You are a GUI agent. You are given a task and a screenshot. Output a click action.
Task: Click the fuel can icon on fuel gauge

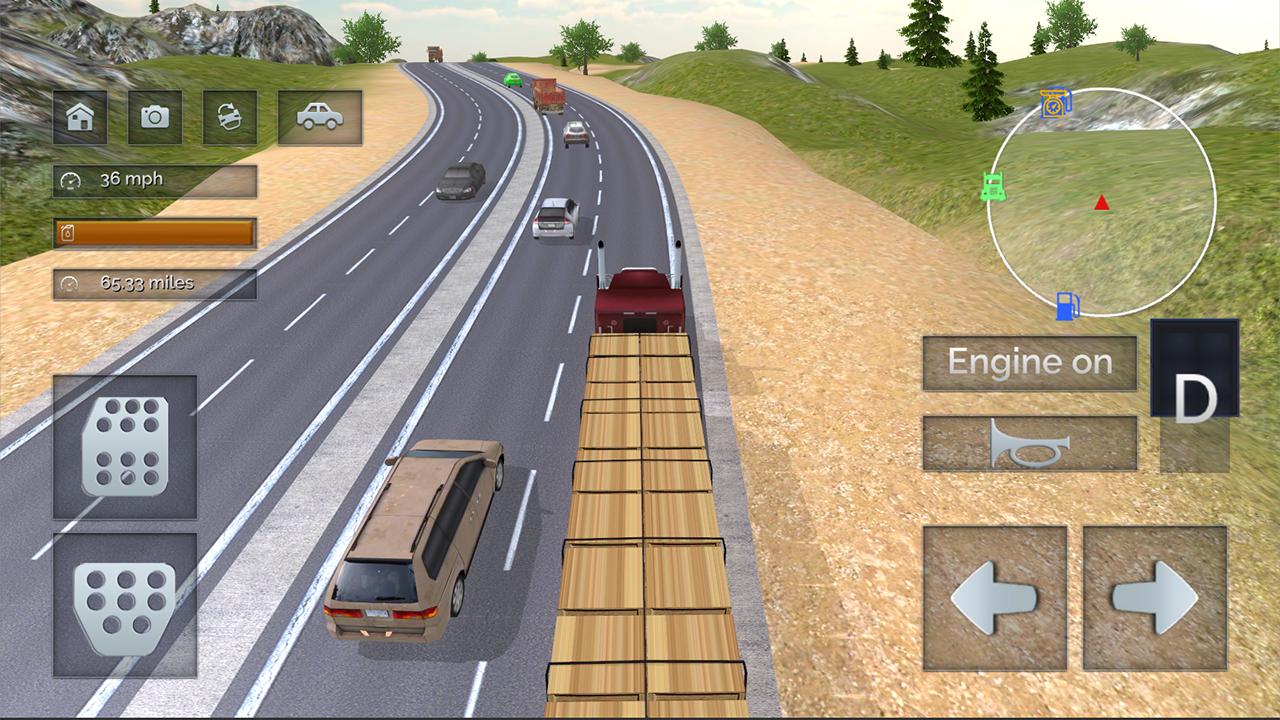click(x=66, y=232)
